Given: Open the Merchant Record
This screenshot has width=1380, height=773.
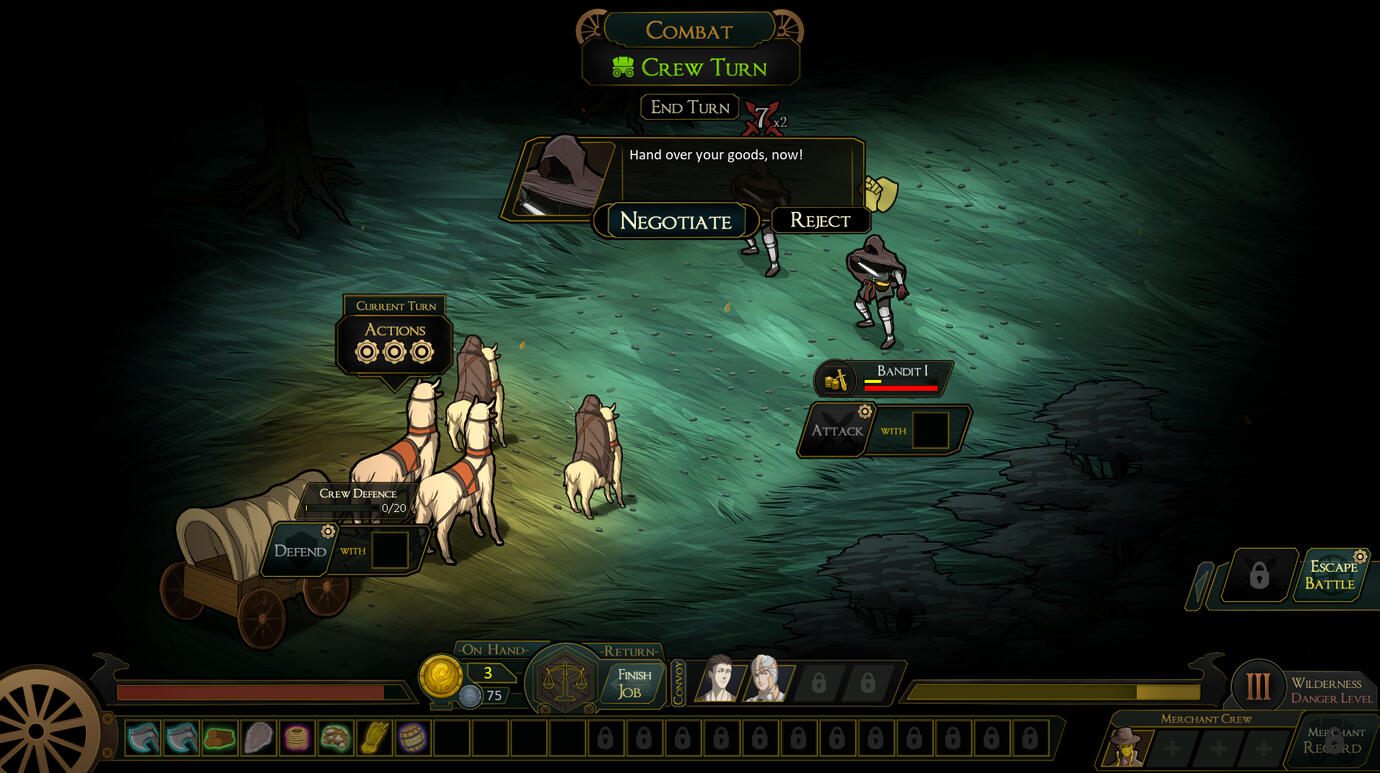Looking at the screenshot, I should click(1335, 741).
